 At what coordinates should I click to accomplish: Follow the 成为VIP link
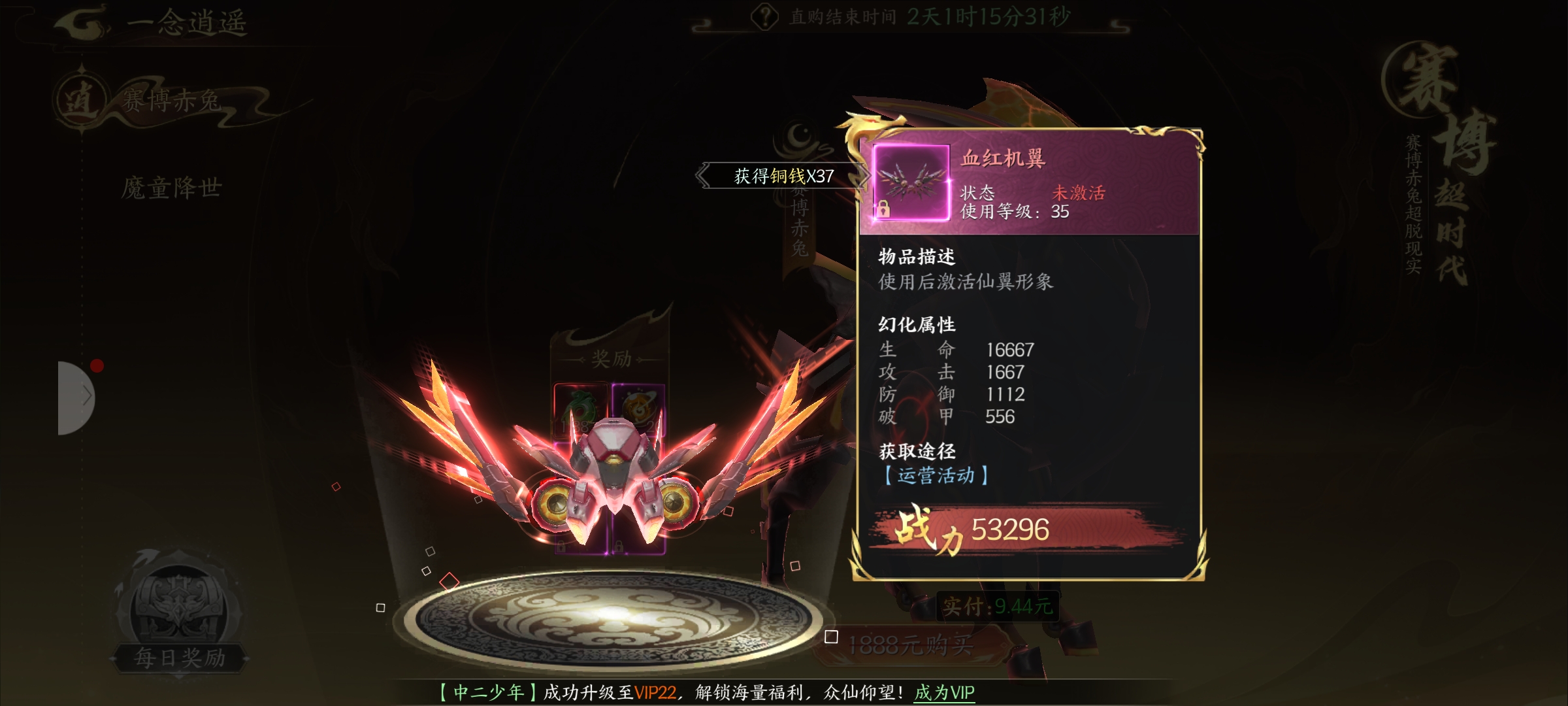click(x=944, y=692)
